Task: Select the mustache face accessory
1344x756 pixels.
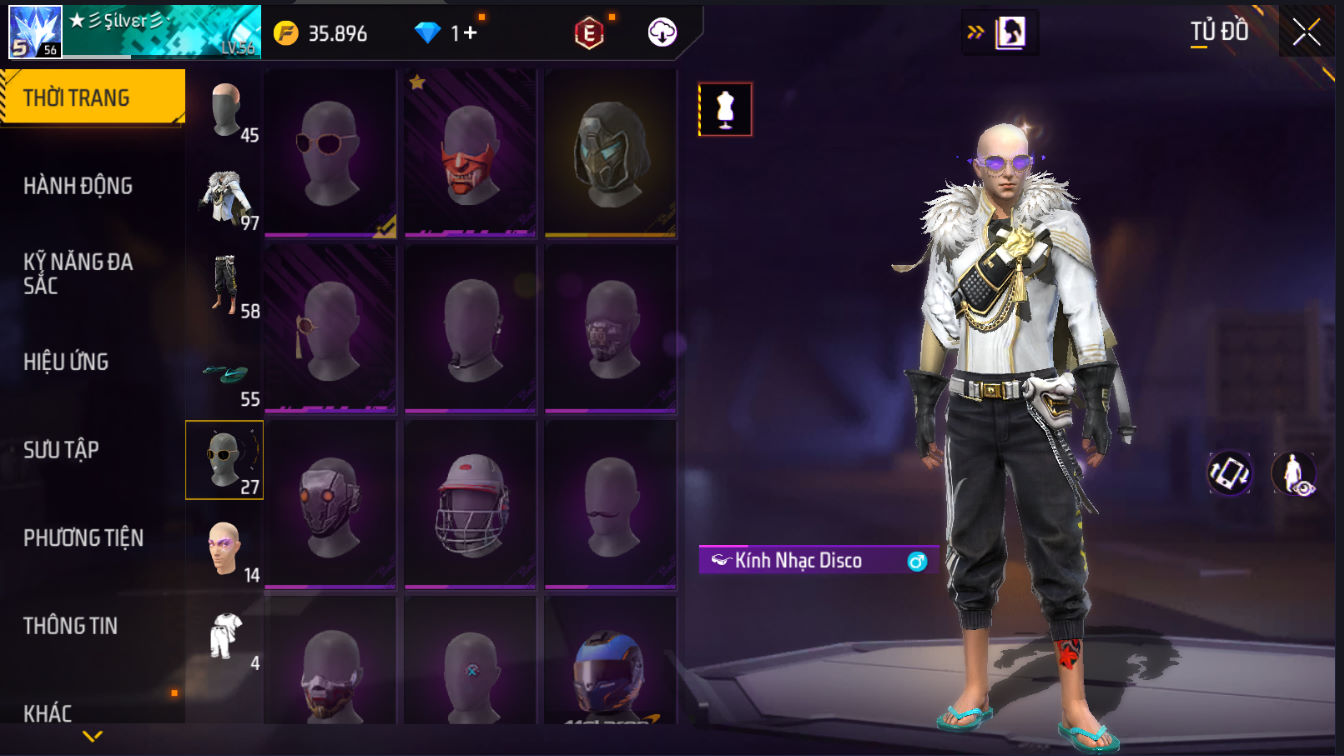Action: (x=610, y=505)
